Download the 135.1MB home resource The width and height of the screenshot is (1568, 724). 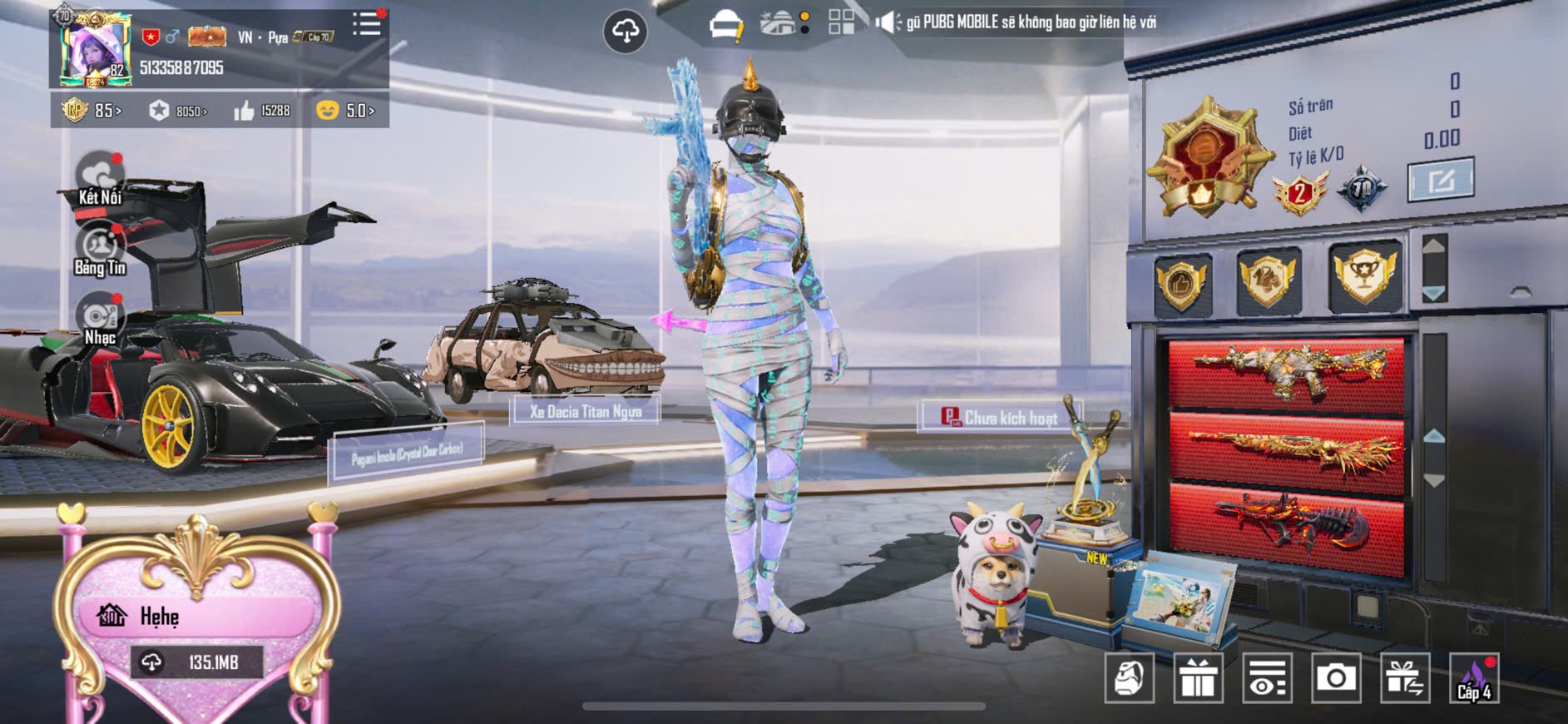click(197, 662)
